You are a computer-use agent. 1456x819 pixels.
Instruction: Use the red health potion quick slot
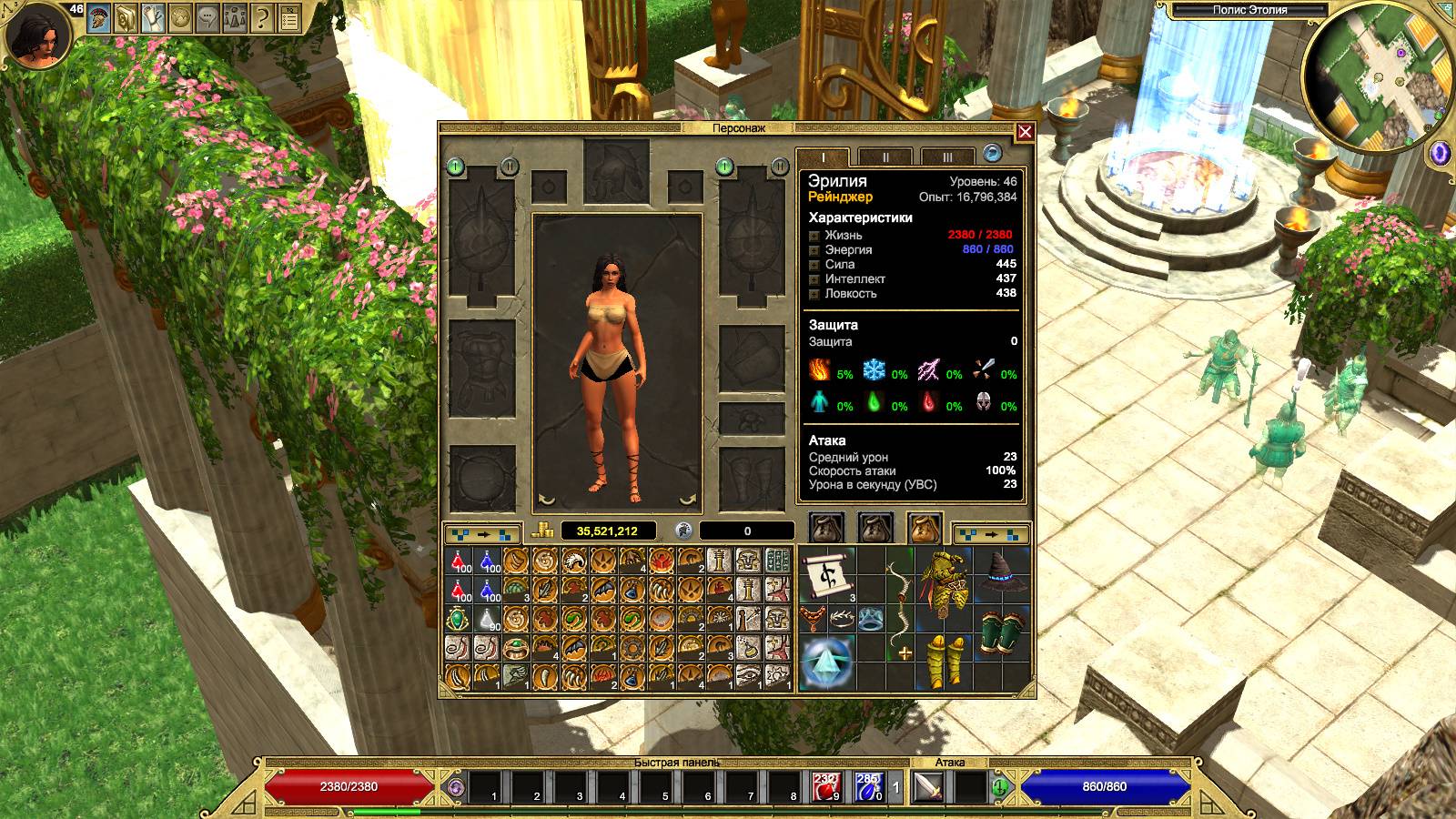[825, 785]
